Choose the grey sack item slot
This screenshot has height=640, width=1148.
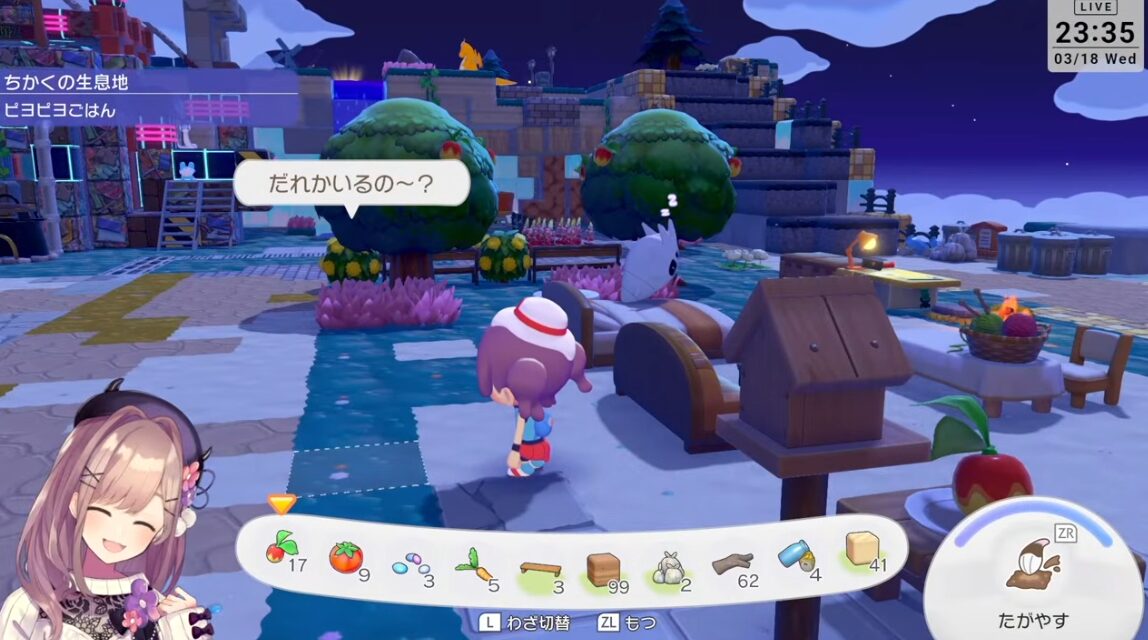click(667, 568)
